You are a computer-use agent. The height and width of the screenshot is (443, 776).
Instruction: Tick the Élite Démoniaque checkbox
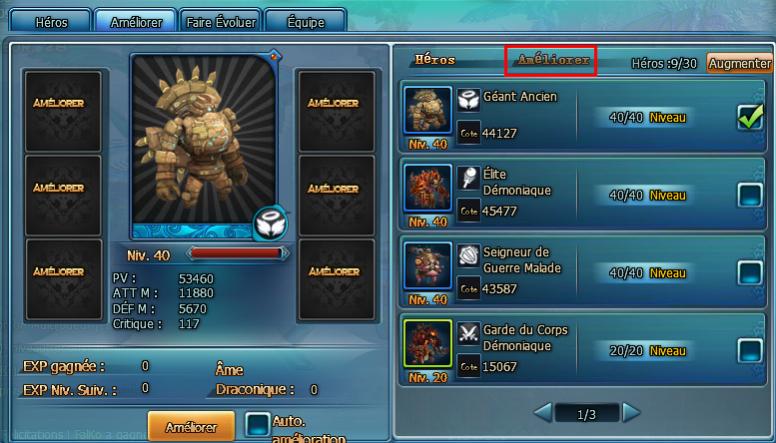point(750,195)
